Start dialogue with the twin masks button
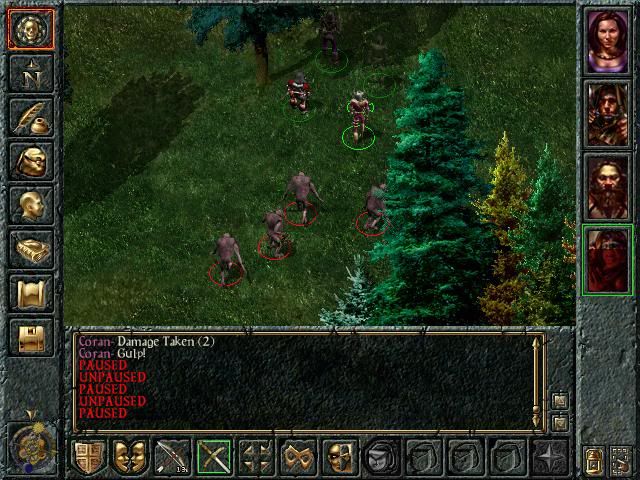 coord(131,458)
